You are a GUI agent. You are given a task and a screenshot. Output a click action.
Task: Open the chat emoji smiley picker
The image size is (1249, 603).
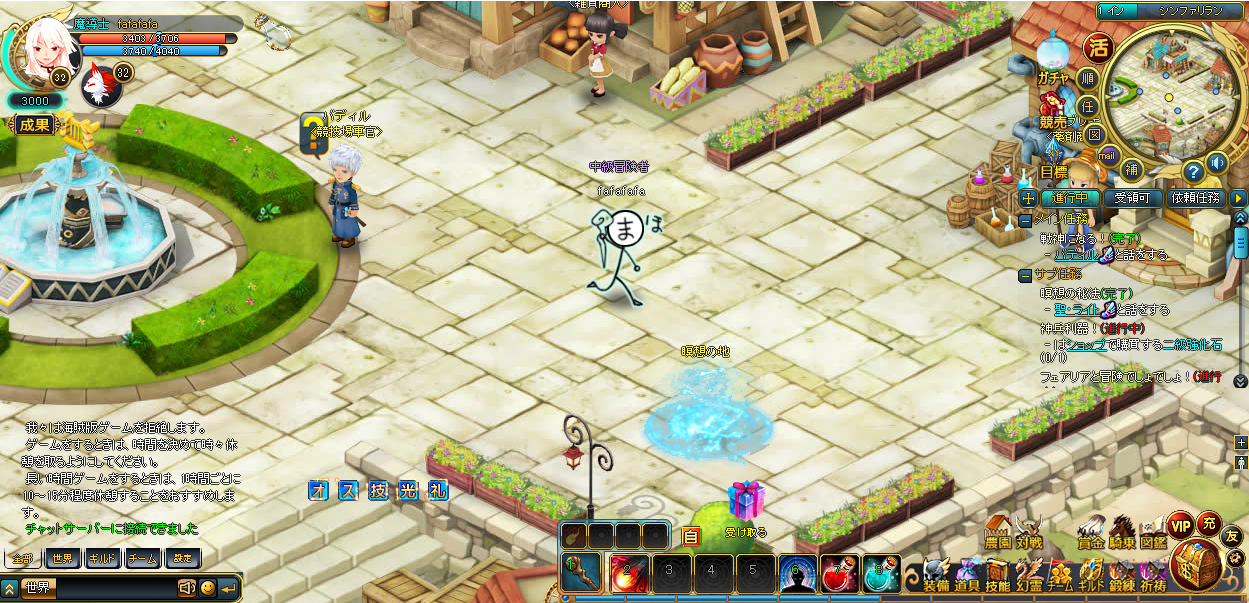point(207,588)
